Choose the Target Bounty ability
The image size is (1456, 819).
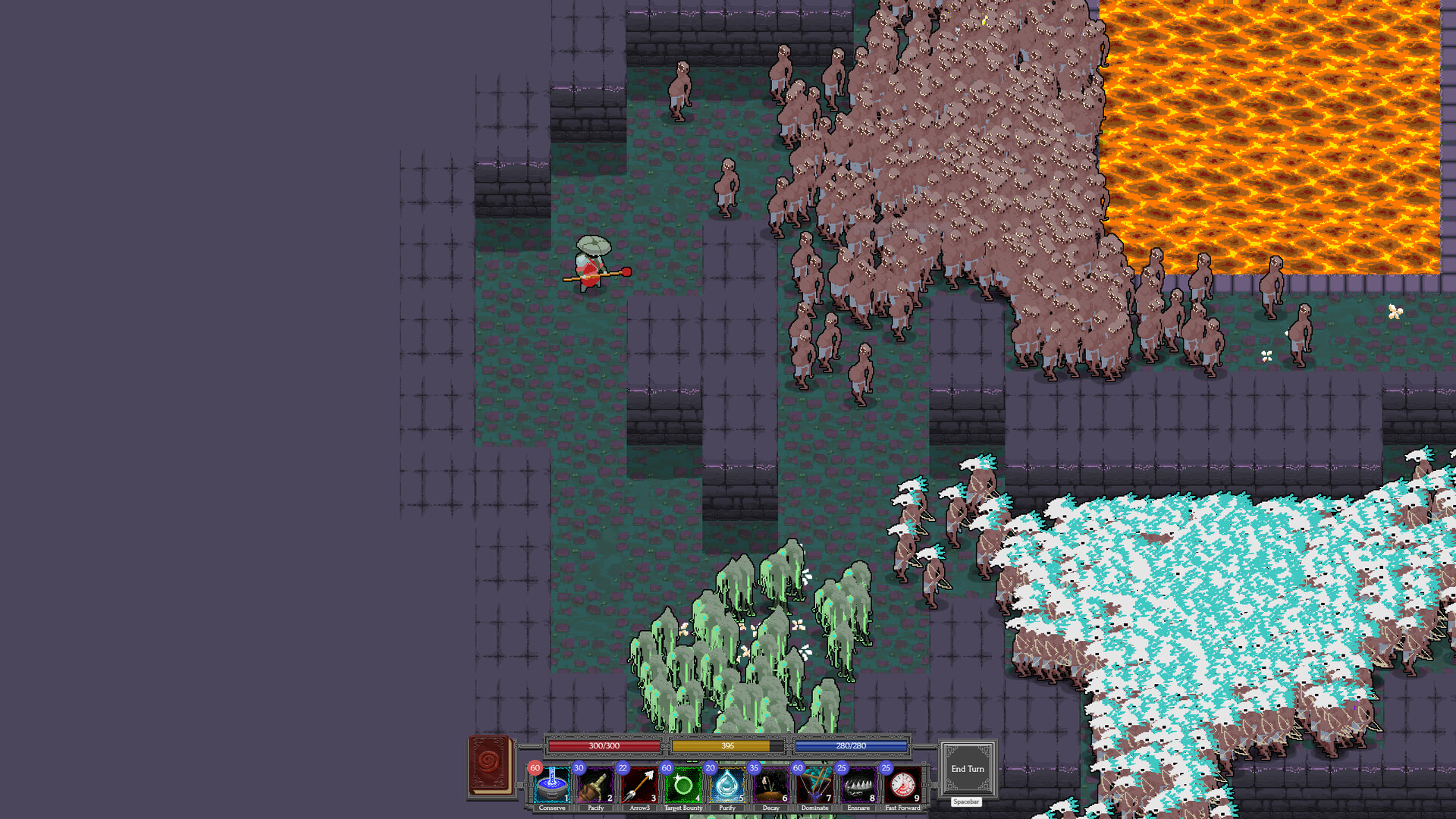683,786
